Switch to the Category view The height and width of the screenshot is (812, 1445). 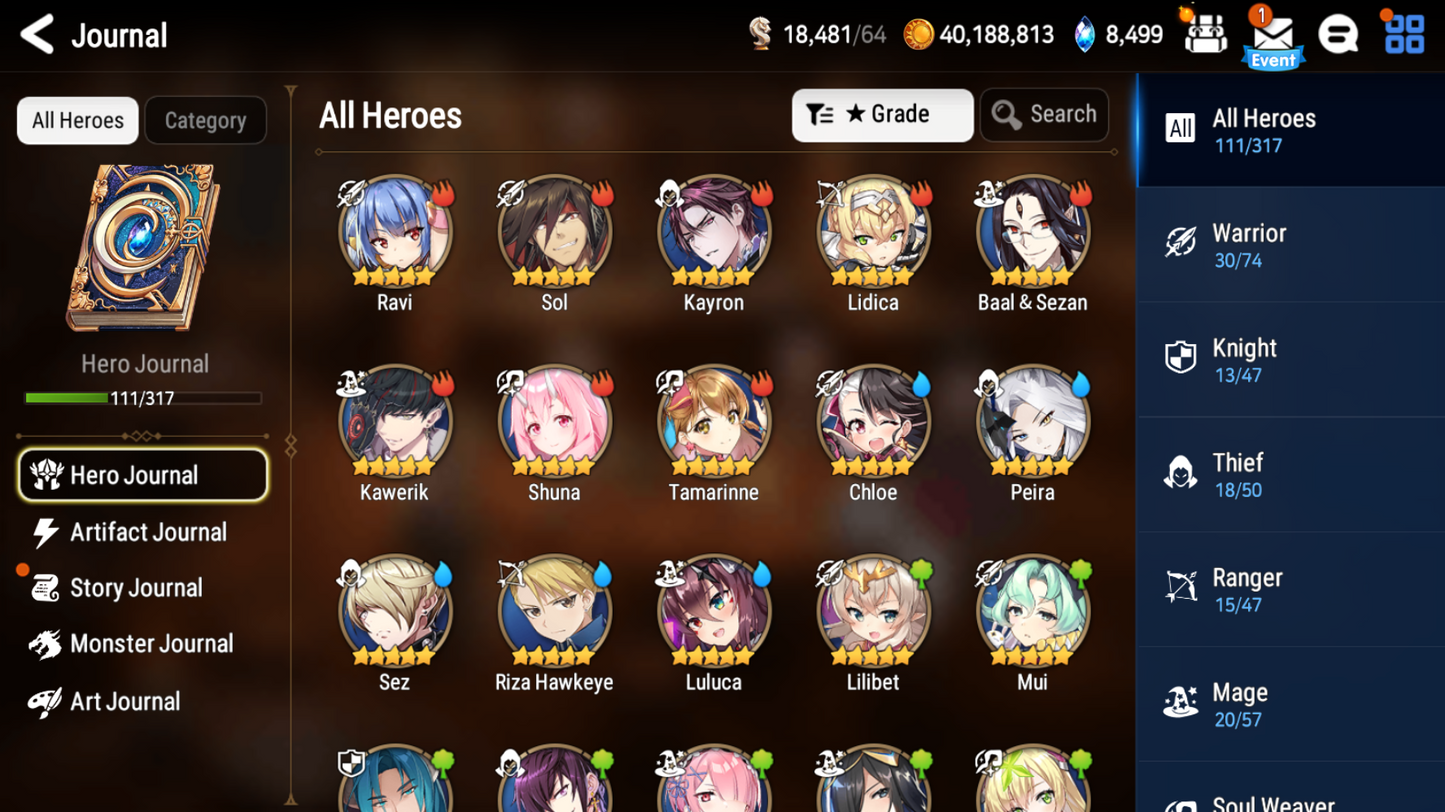(205, 120)
